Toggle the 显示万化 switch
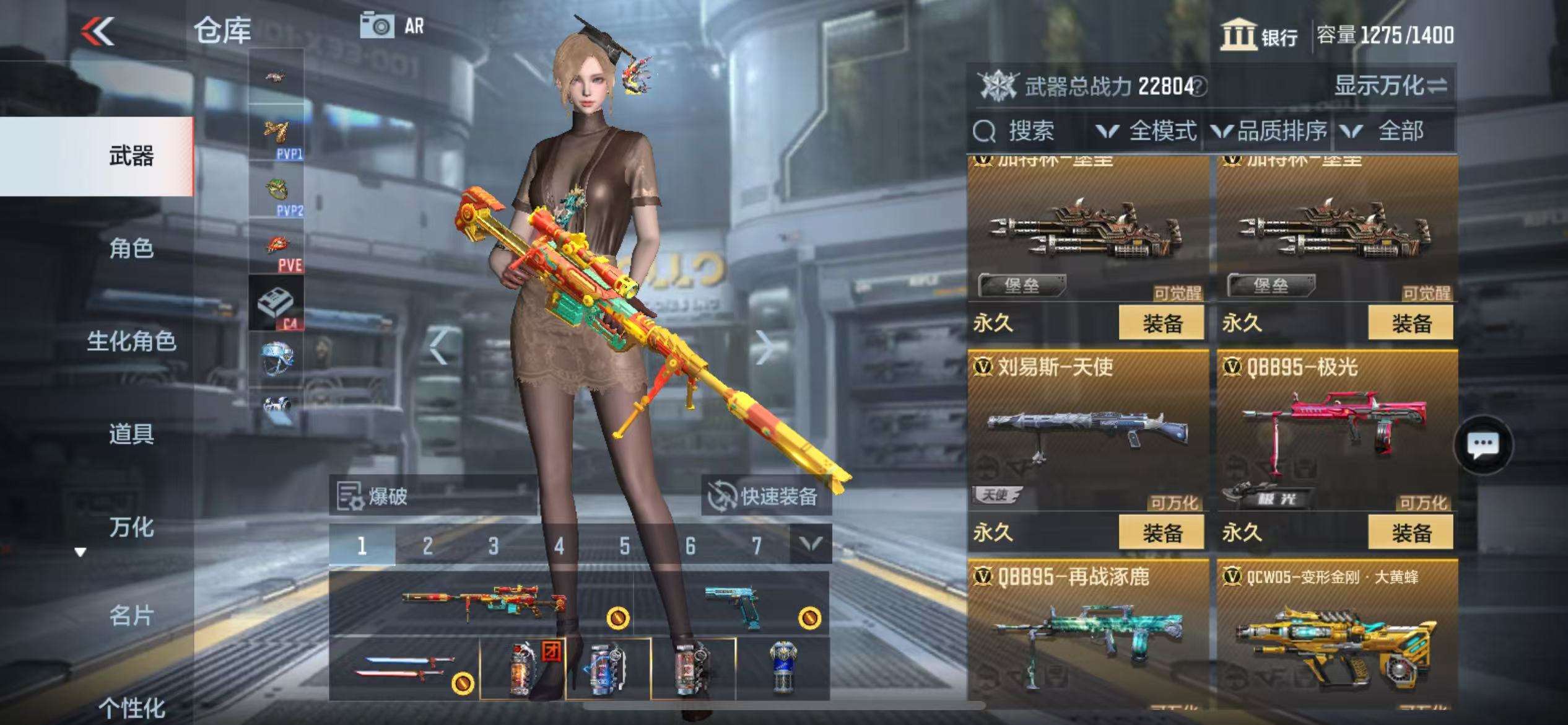 coord(1390,86)
